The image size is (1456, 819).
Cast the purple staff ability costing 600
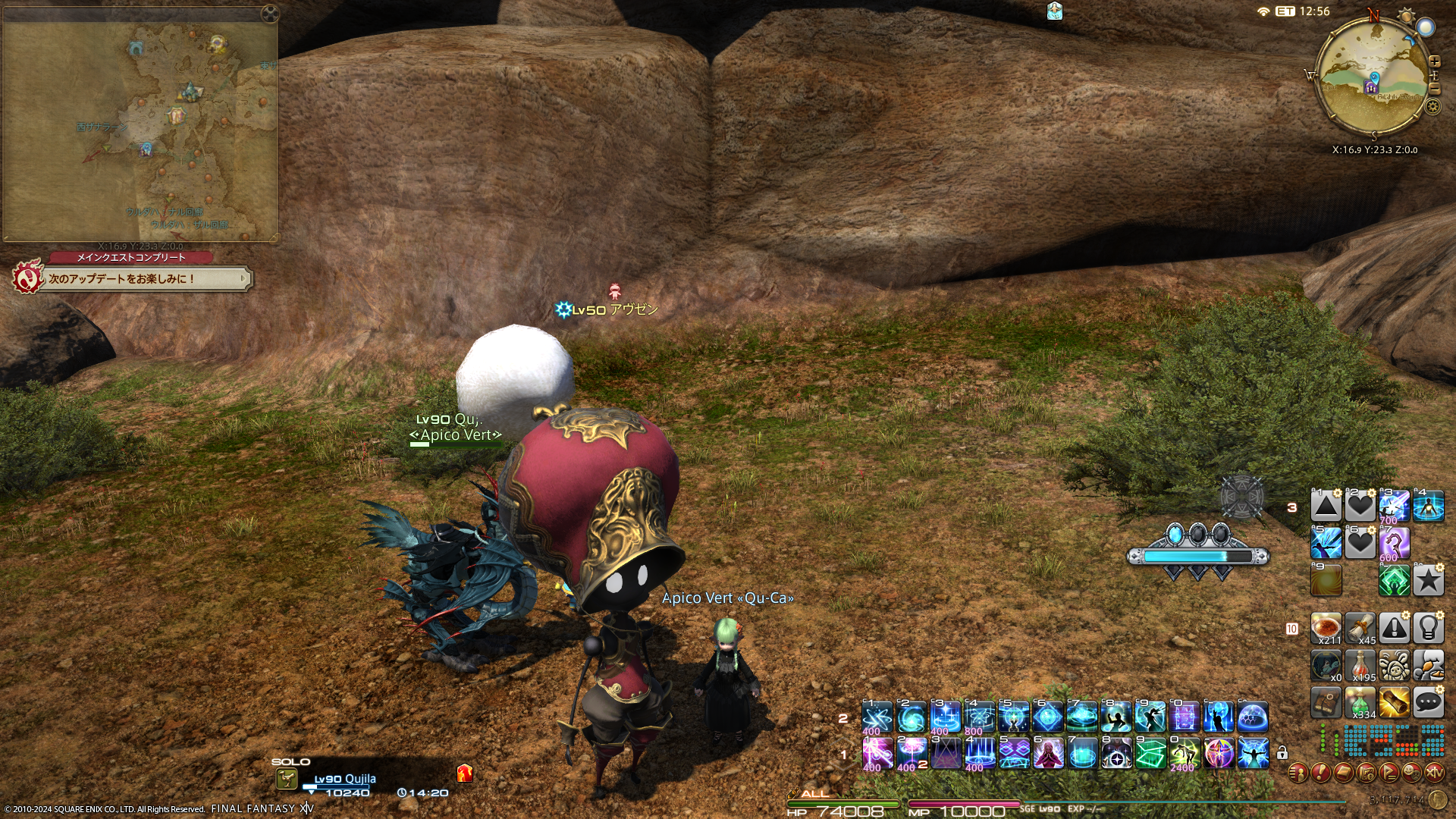click(1394, 543)
